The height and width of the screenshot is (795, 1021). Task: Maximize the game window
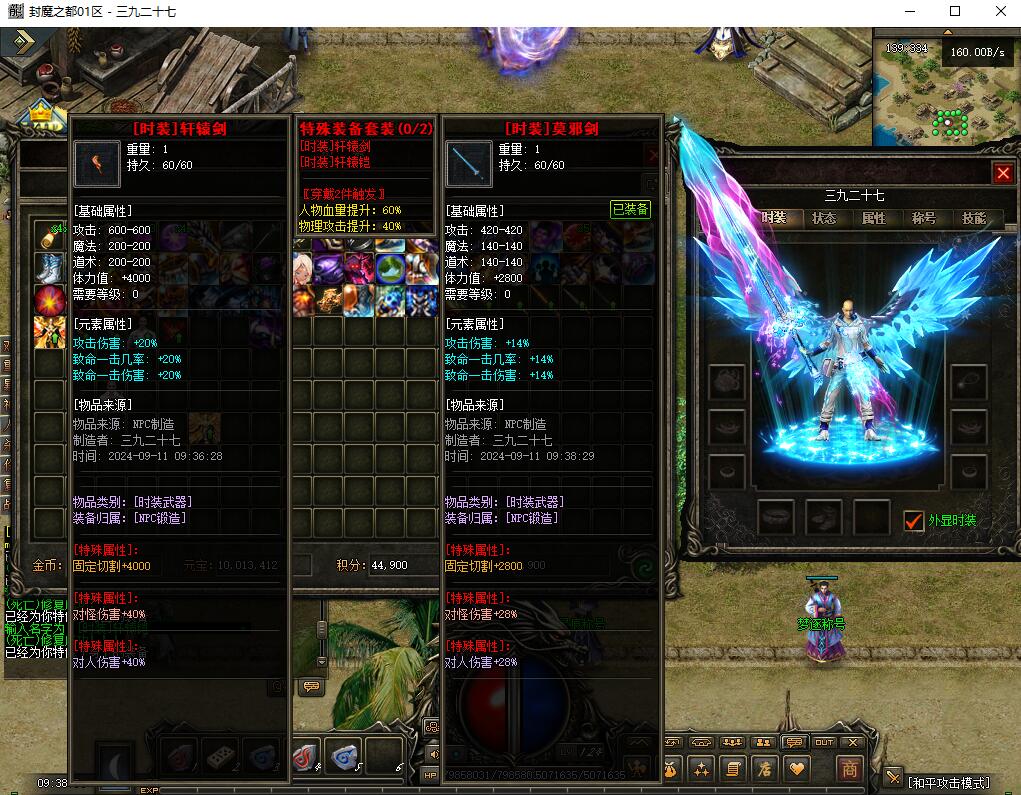click(x=955, y=12)
